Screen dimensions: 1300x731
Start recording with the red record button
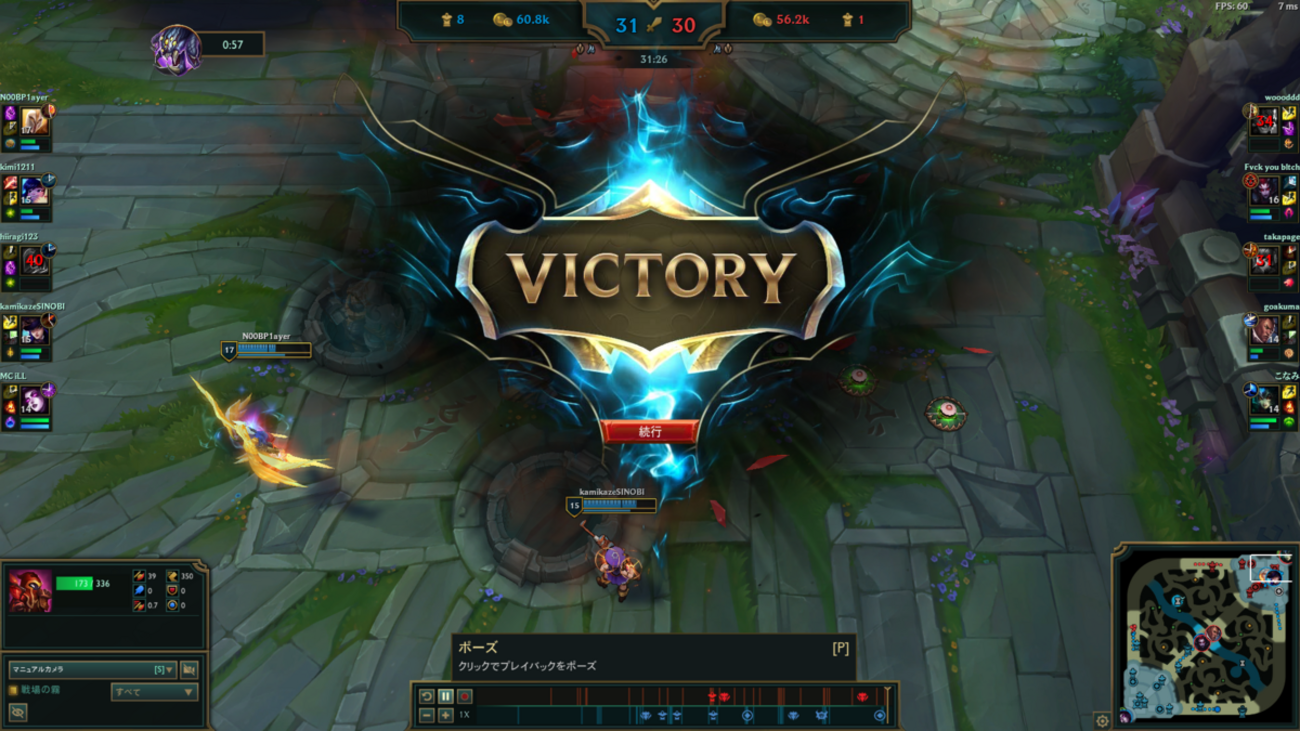point(465,697)
